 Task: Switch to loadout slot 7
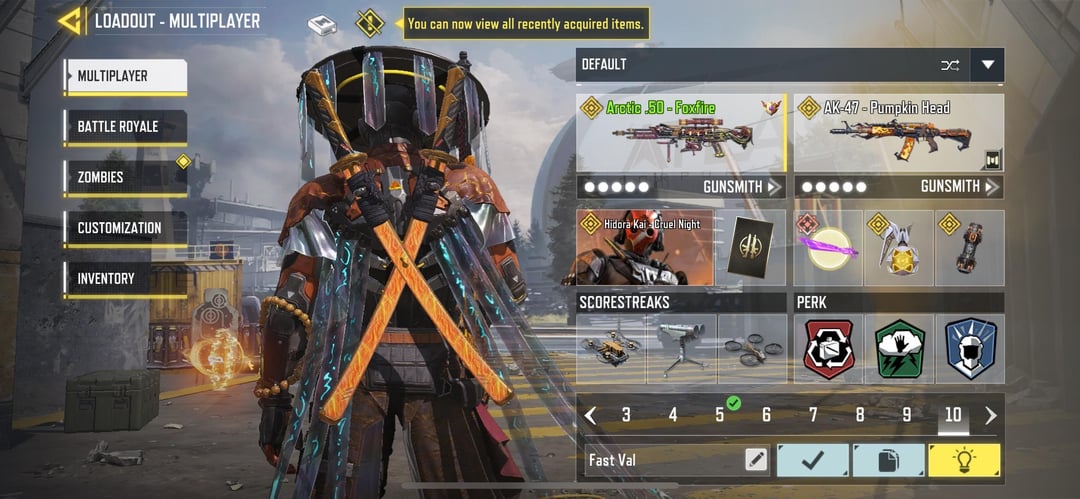click(813, 415)
